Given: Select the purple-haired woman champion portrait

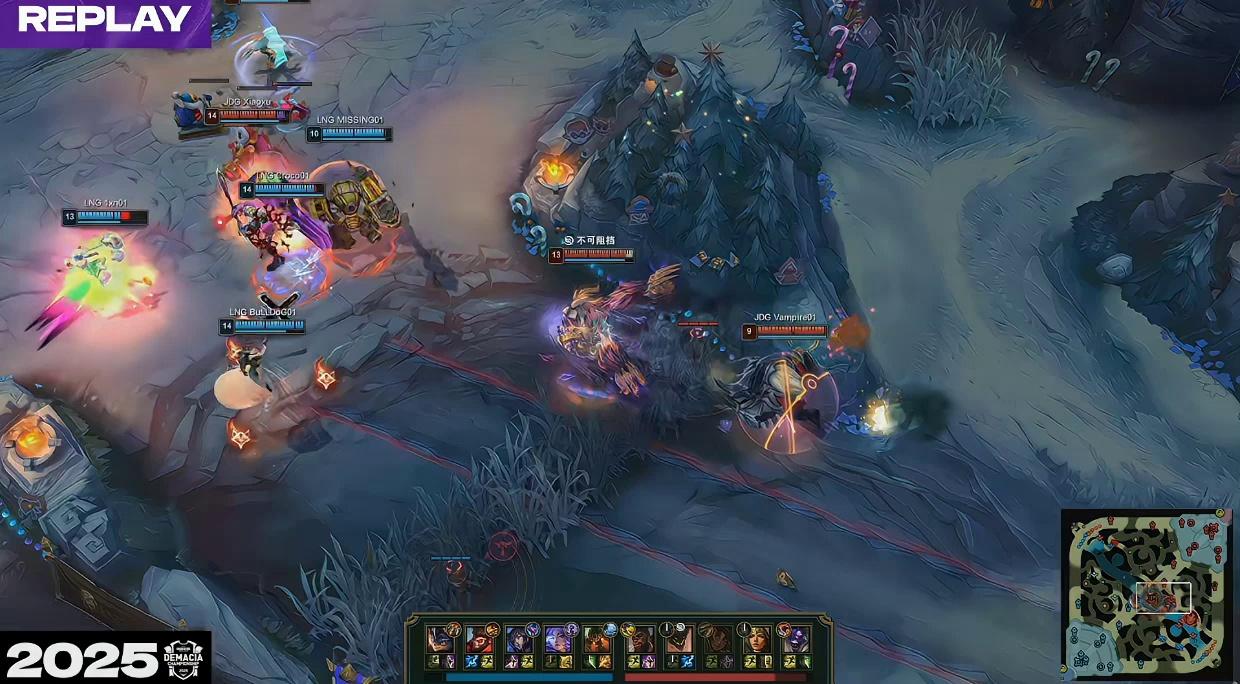Looking at the screenshot, I should click(558, 640).
